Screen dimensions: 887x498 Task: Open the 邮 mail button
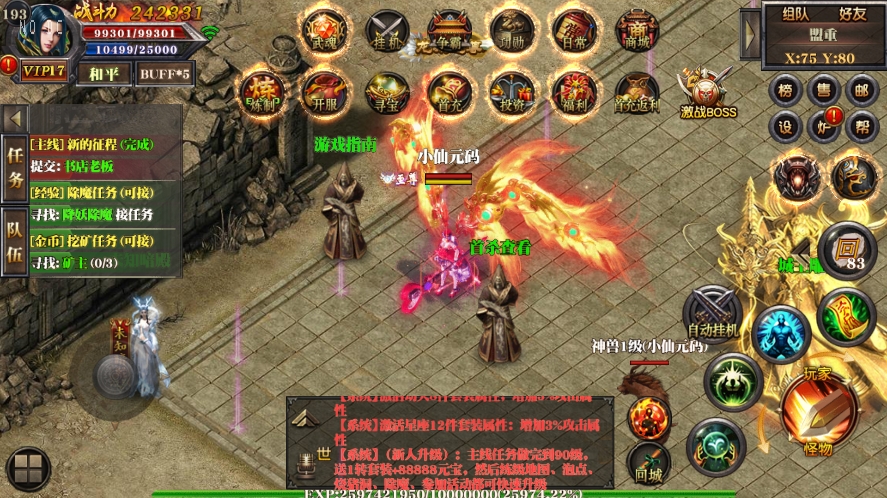pyautogui.click(x=859, y=90)
